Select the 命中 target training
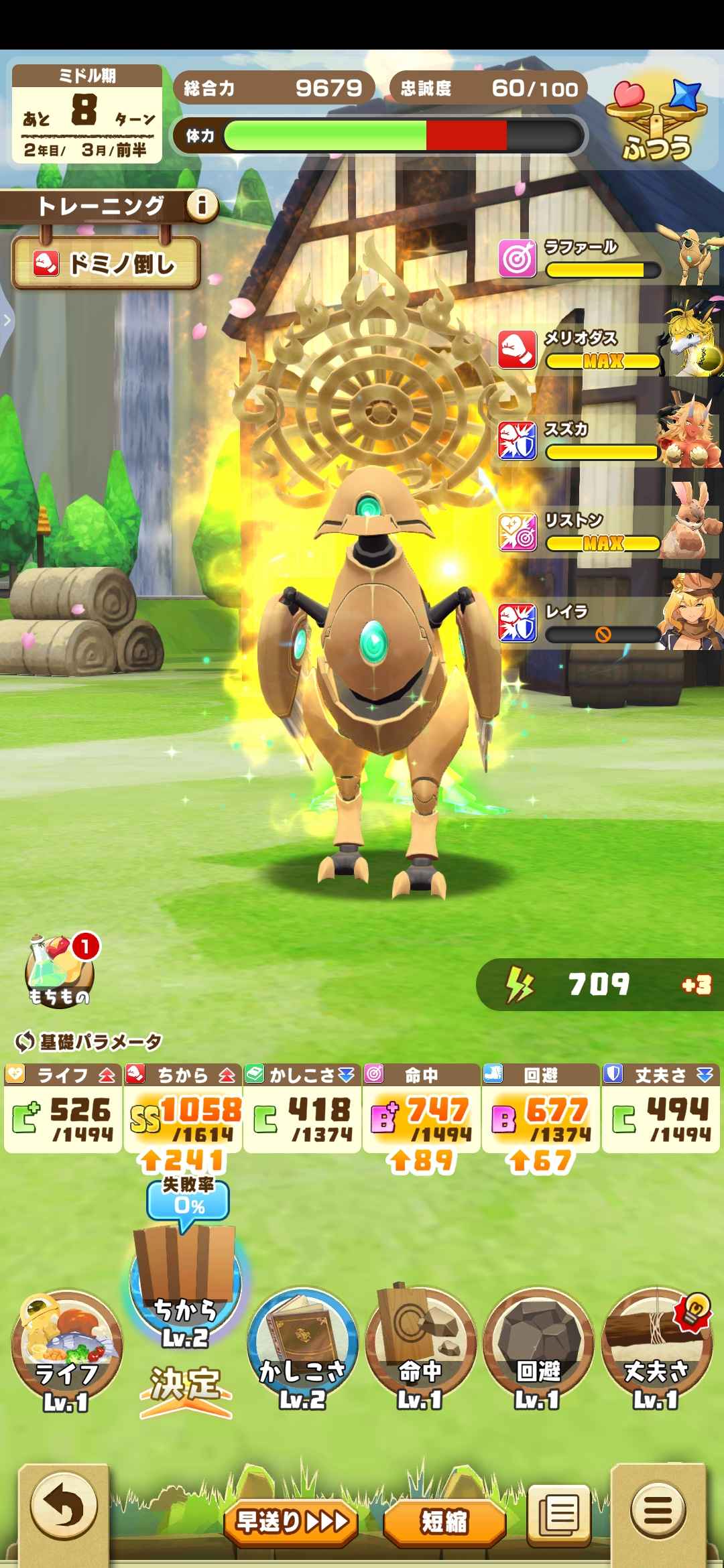The image size is (724, 1568). [420, 1347]
